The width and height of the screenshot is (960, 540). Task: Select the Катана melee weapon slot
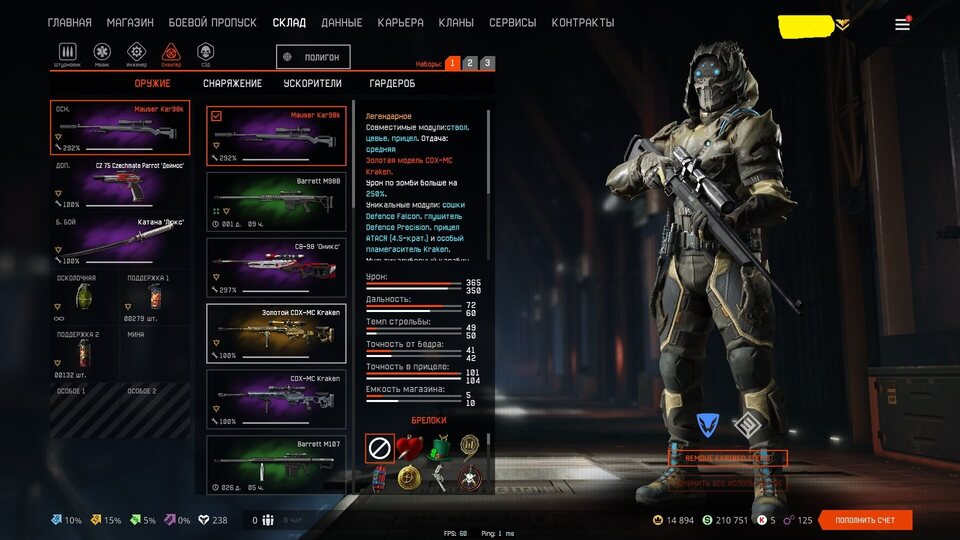(x=120, y=241)
